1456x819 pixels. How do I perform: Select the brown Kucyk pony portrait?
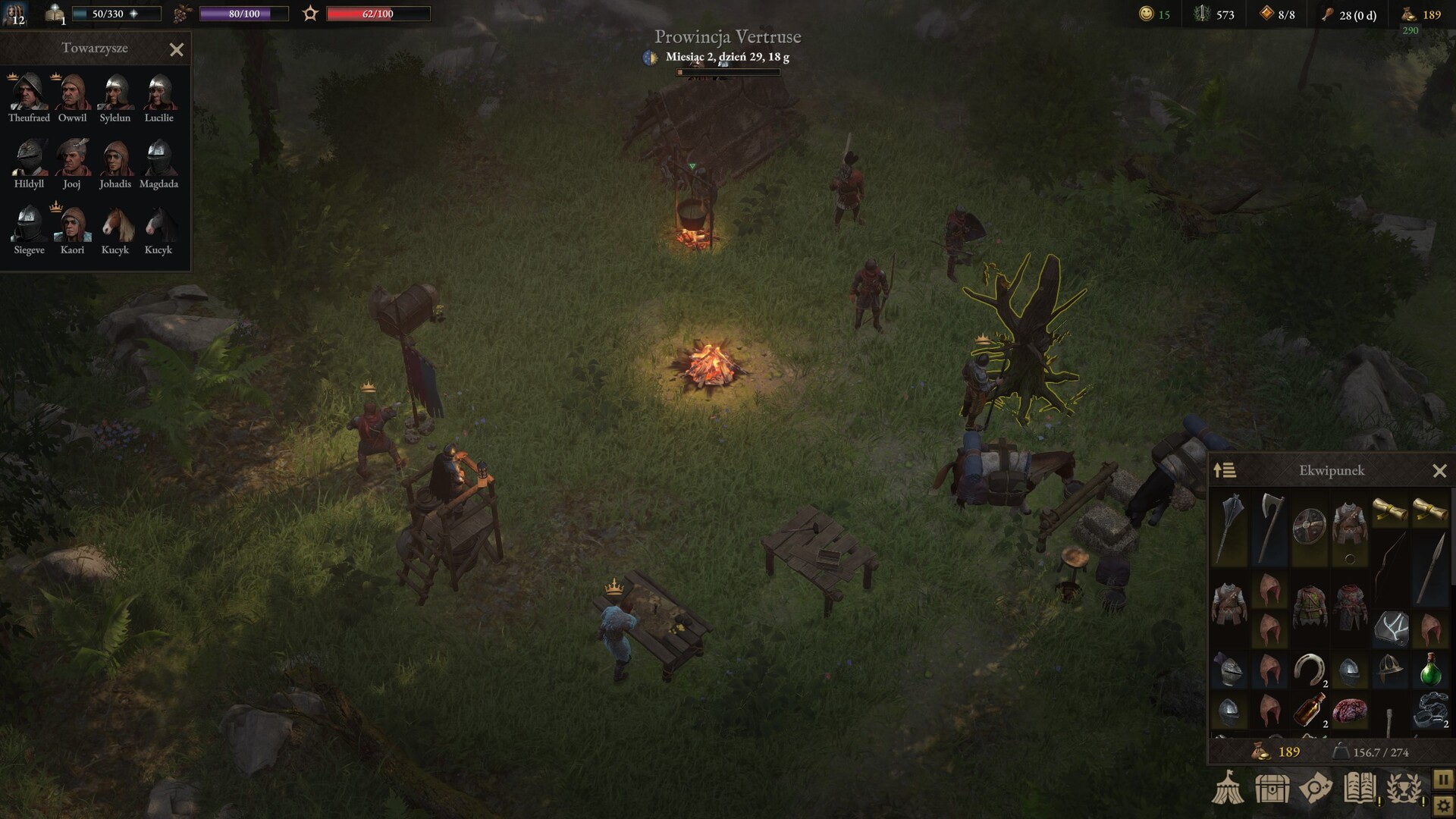coord(115,224)
